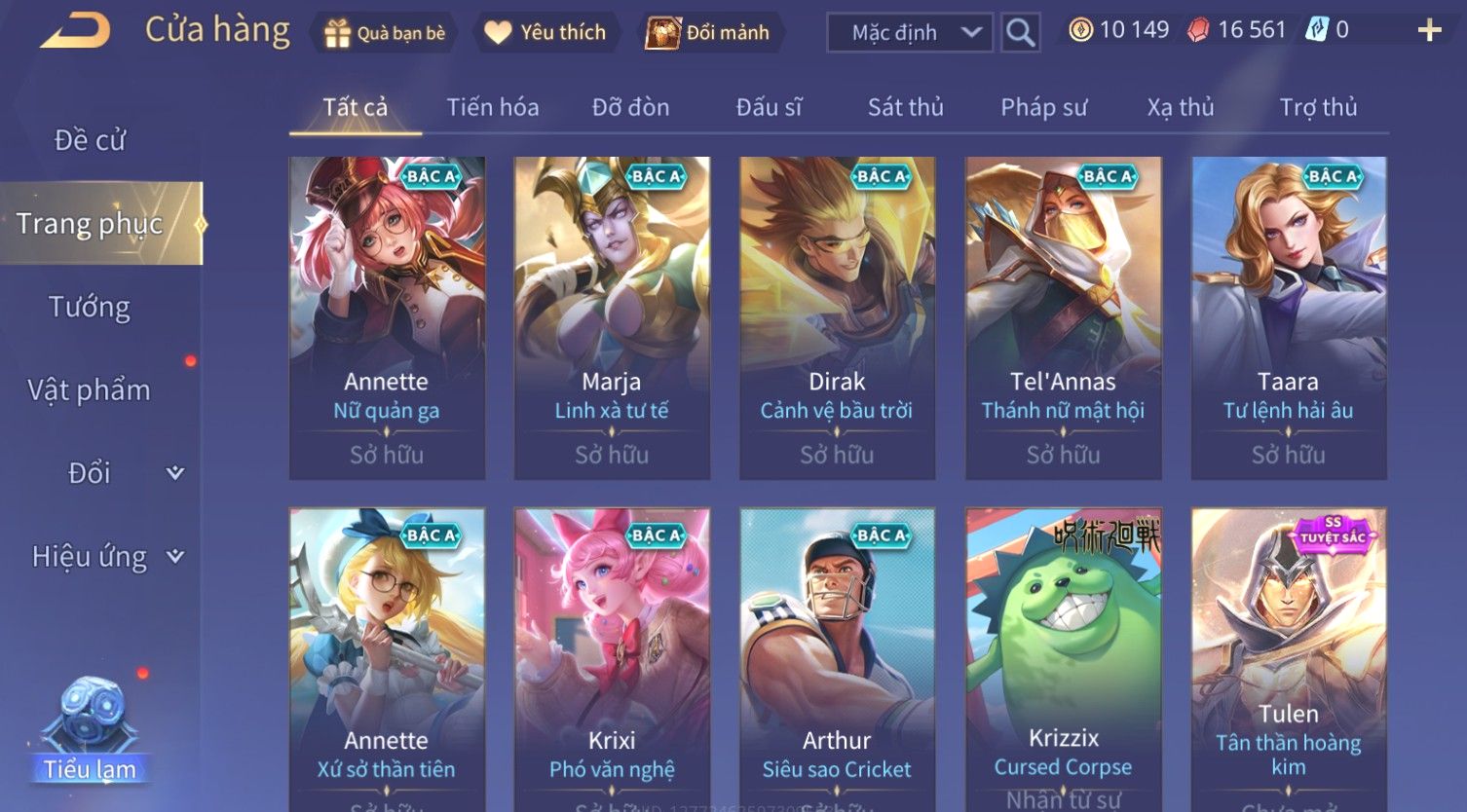Open the Yêu thích favorites list
1467x812 pixels.
click(x=545, y=33)
